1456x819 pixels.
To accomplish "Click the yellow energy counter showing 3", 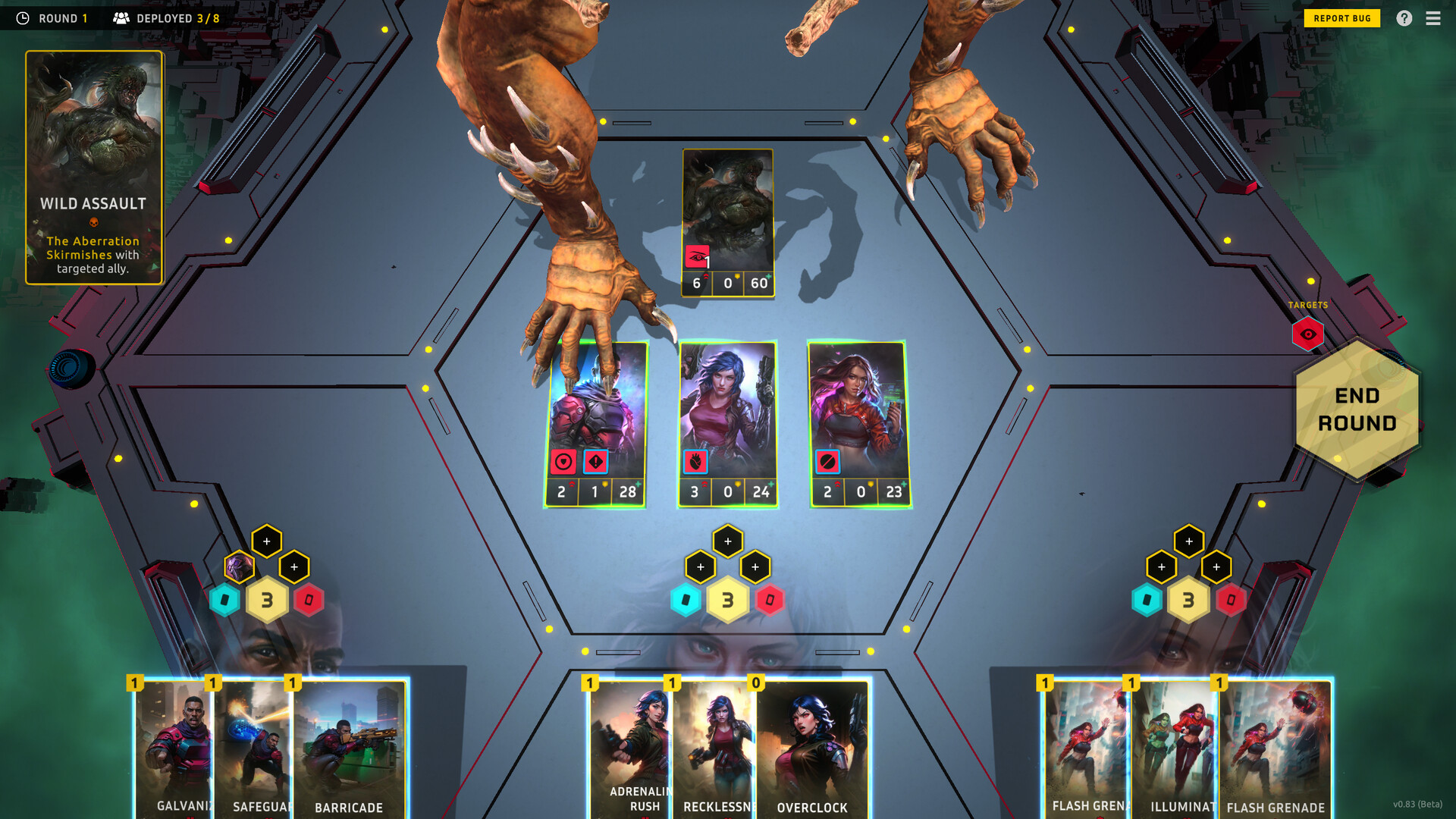I will (728, 600).
